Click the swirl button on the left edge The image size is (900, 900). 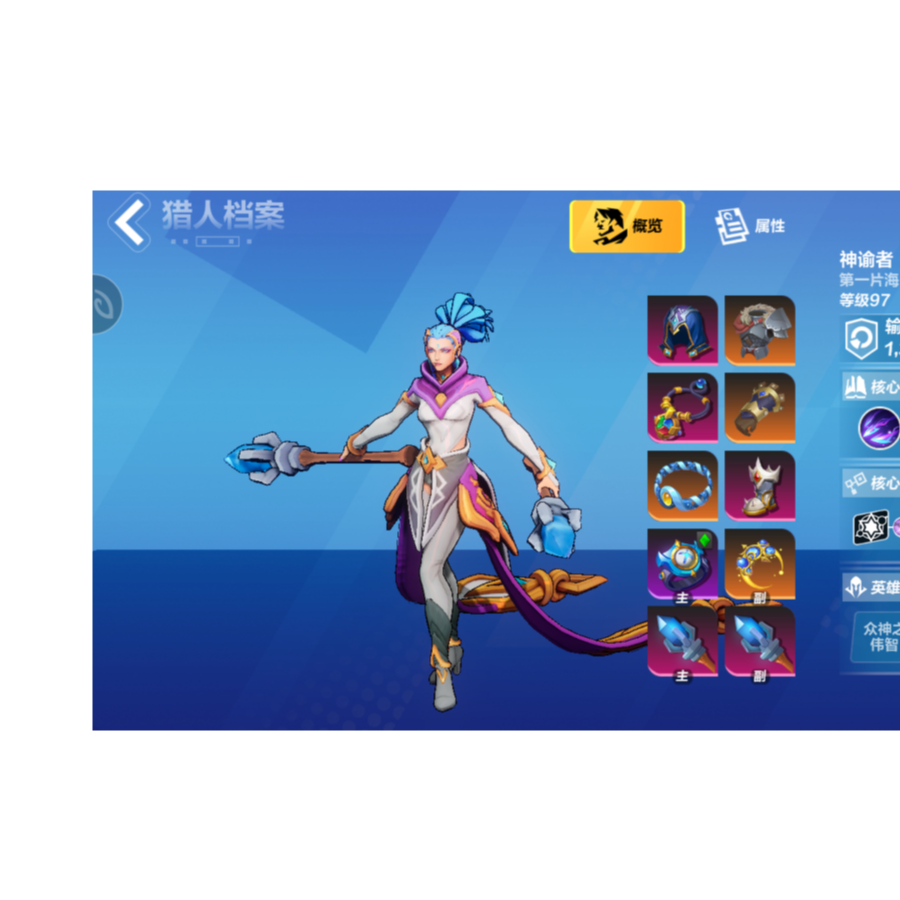104,304
